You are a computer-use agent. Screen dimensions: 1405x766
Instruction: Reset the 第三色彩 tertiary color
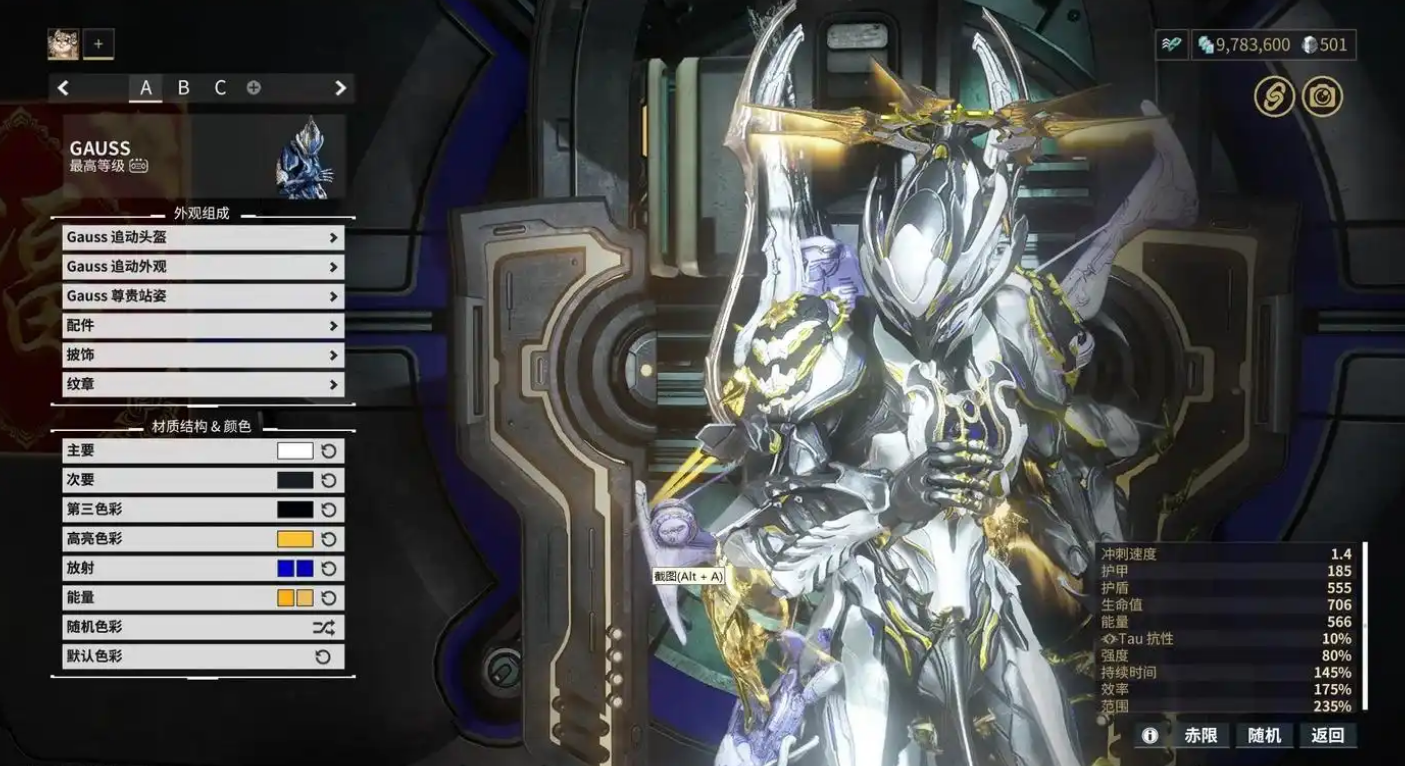pyautogui.click(x=329, y=510)
